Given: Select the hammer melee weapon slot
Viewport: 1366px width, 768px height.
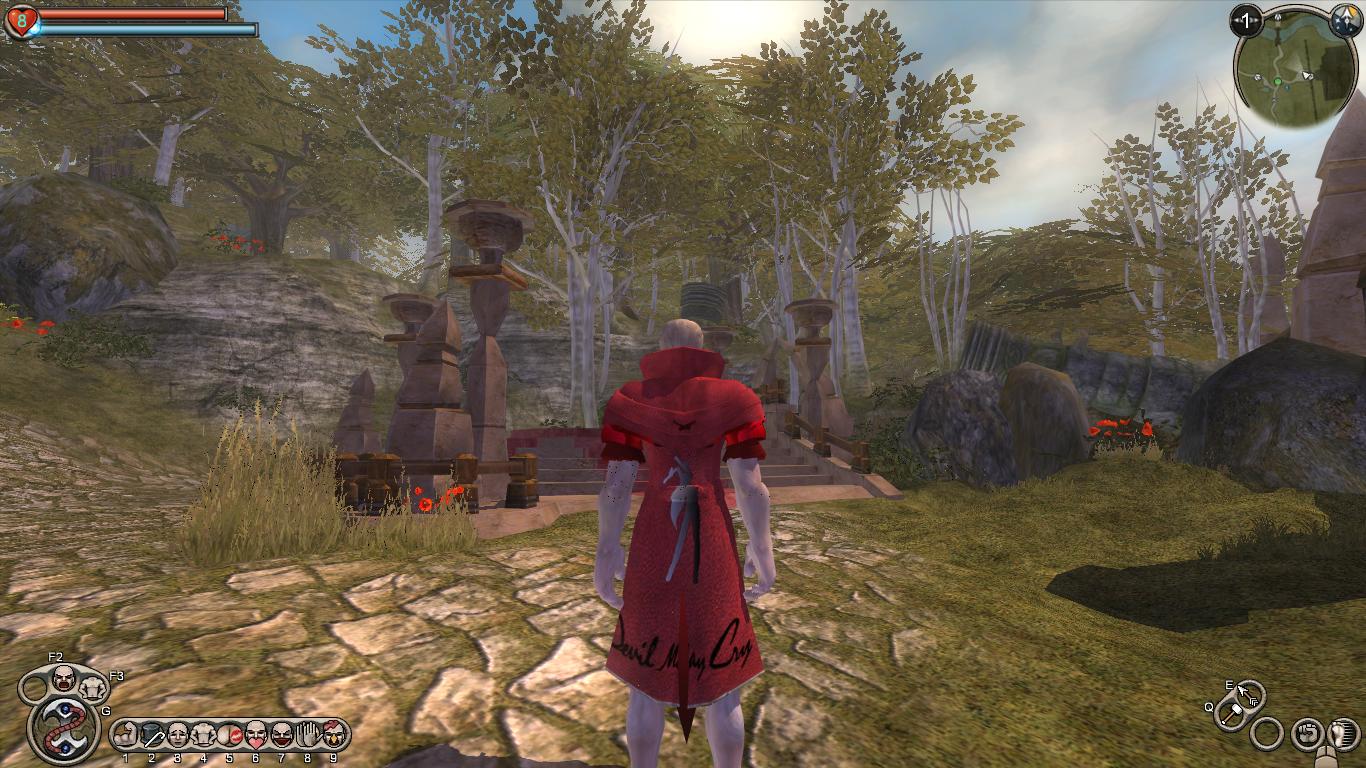Looking at the screenshot, I should click(1232, 713).
